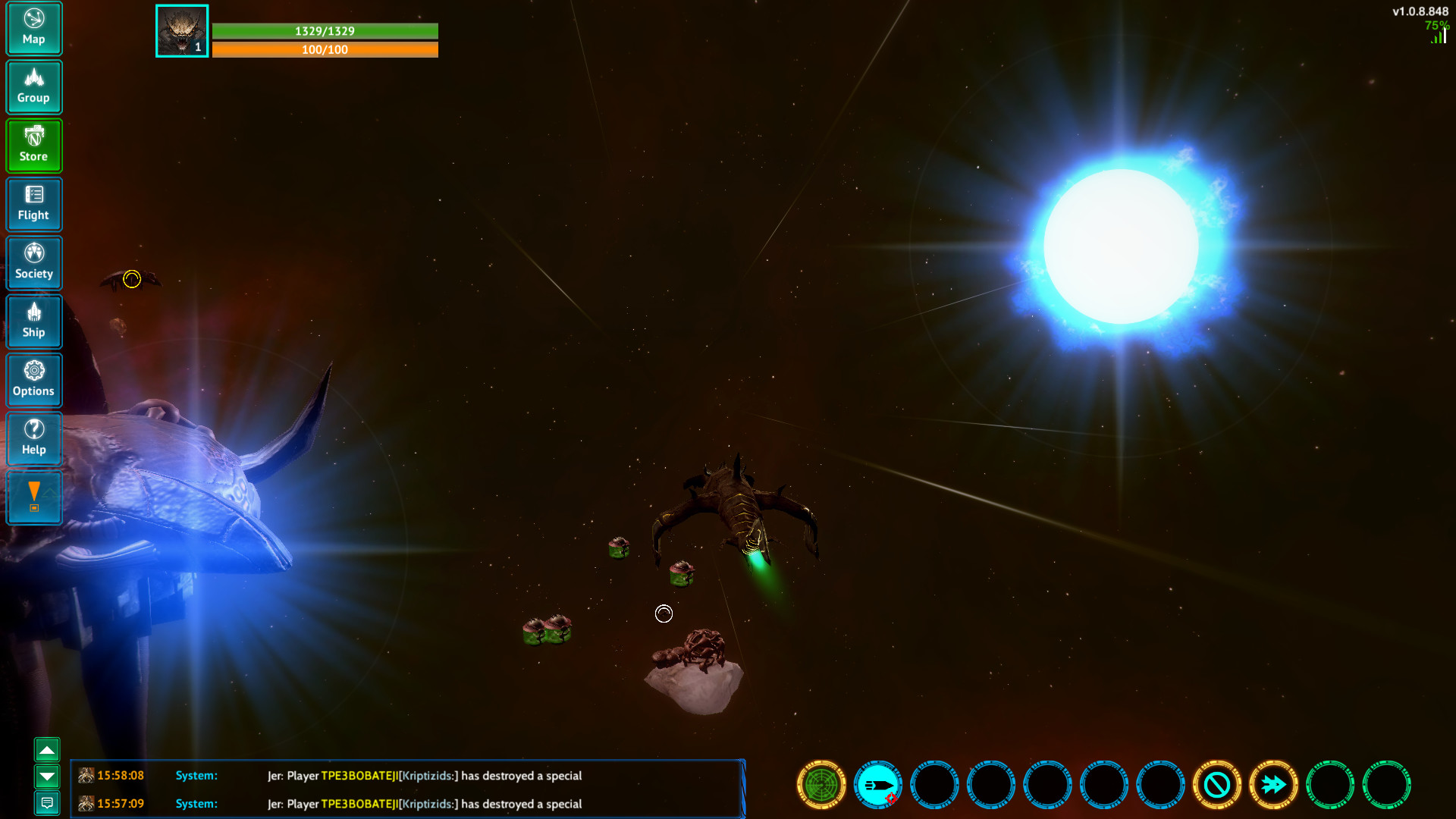Toggle the speed boost ability

click(x=1274, y=785)
